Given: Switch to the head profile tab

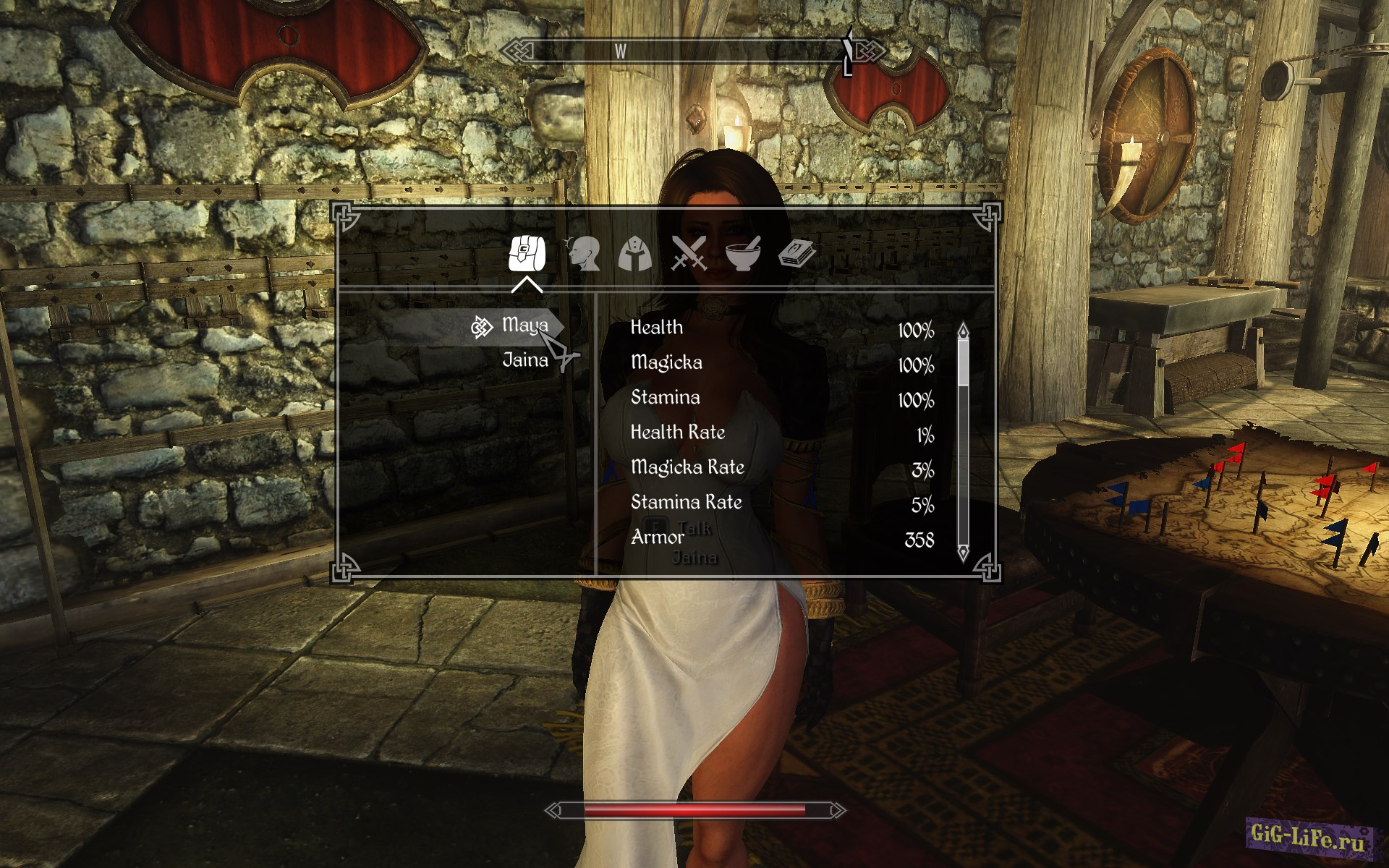Looking at the screenshot, I should pyautogui.click(x=583, y=254).
